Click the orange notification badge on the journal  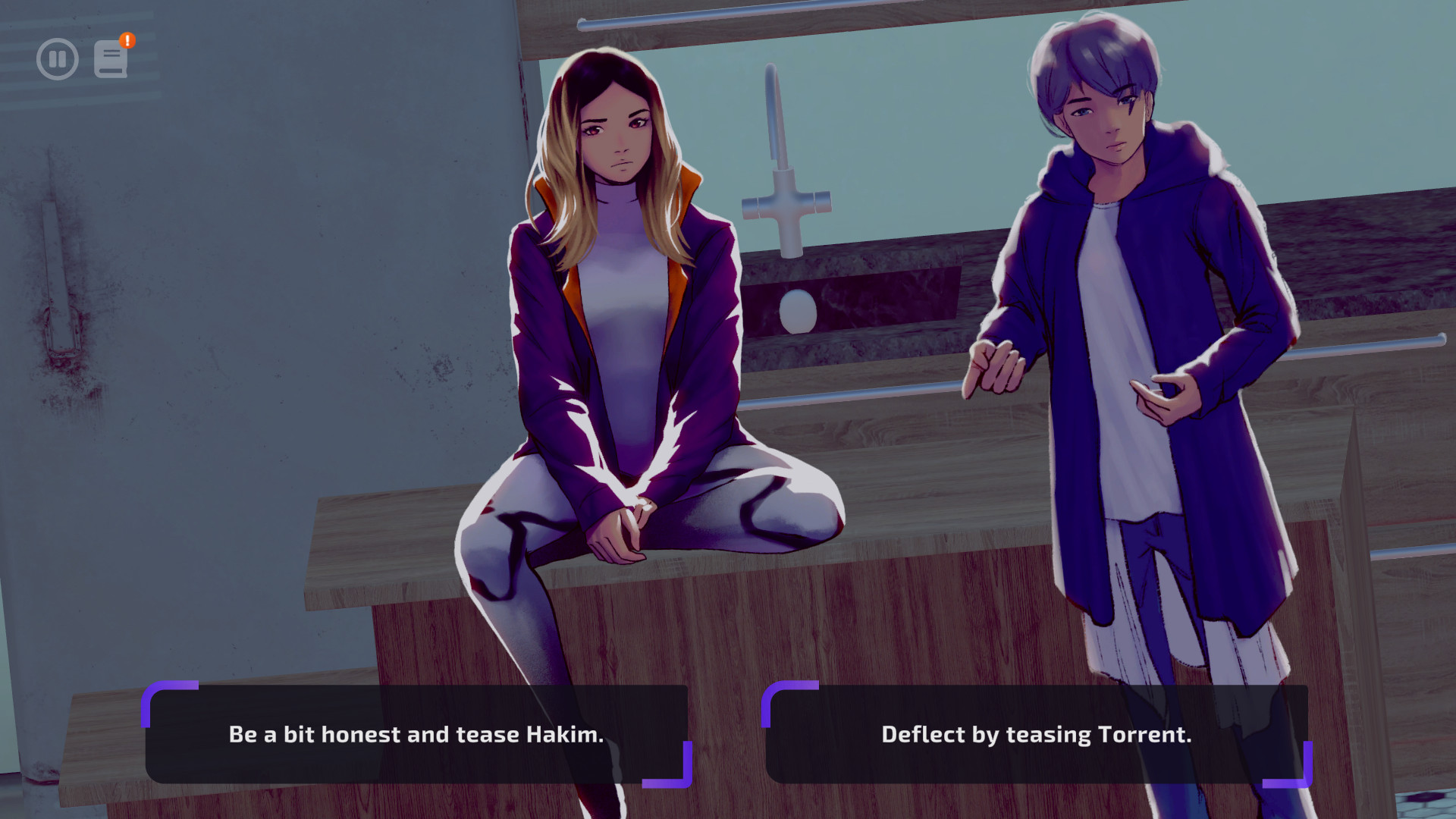click(126, 39)
